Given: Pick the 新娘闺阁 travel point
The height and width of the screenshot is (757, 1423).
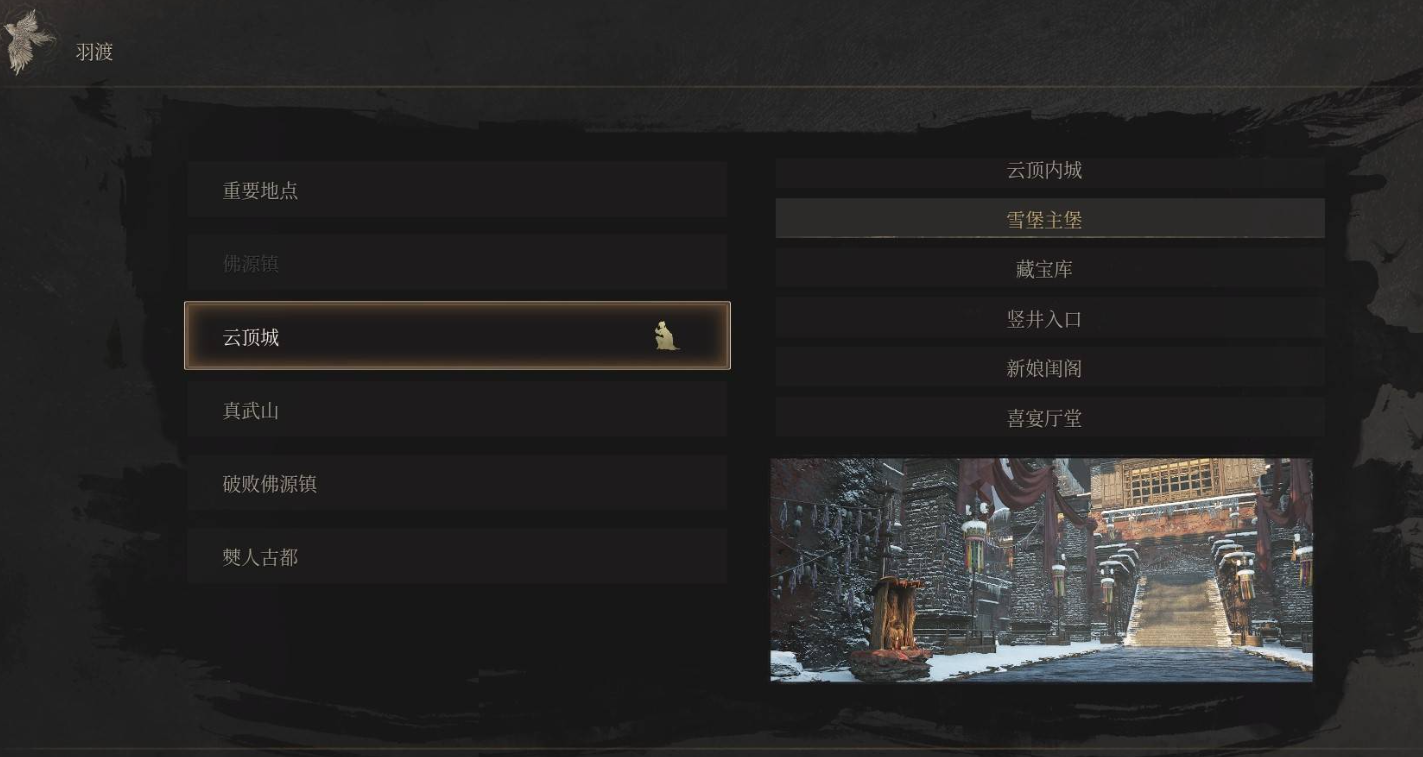Looking at the screenshot, I should (1044, 368).
